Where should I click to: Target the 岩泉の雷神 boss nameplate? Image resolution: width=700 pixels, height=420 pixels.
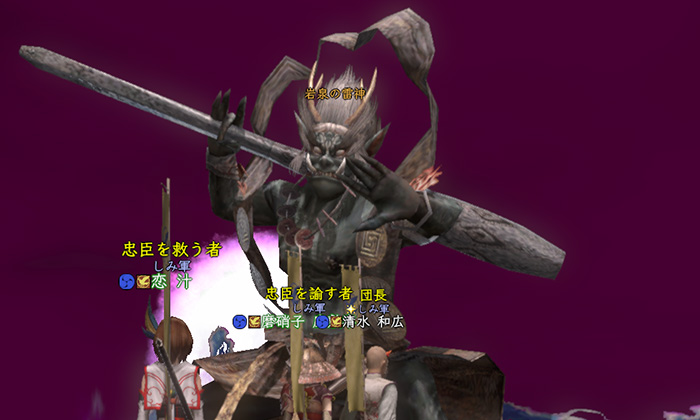[335, 94]
